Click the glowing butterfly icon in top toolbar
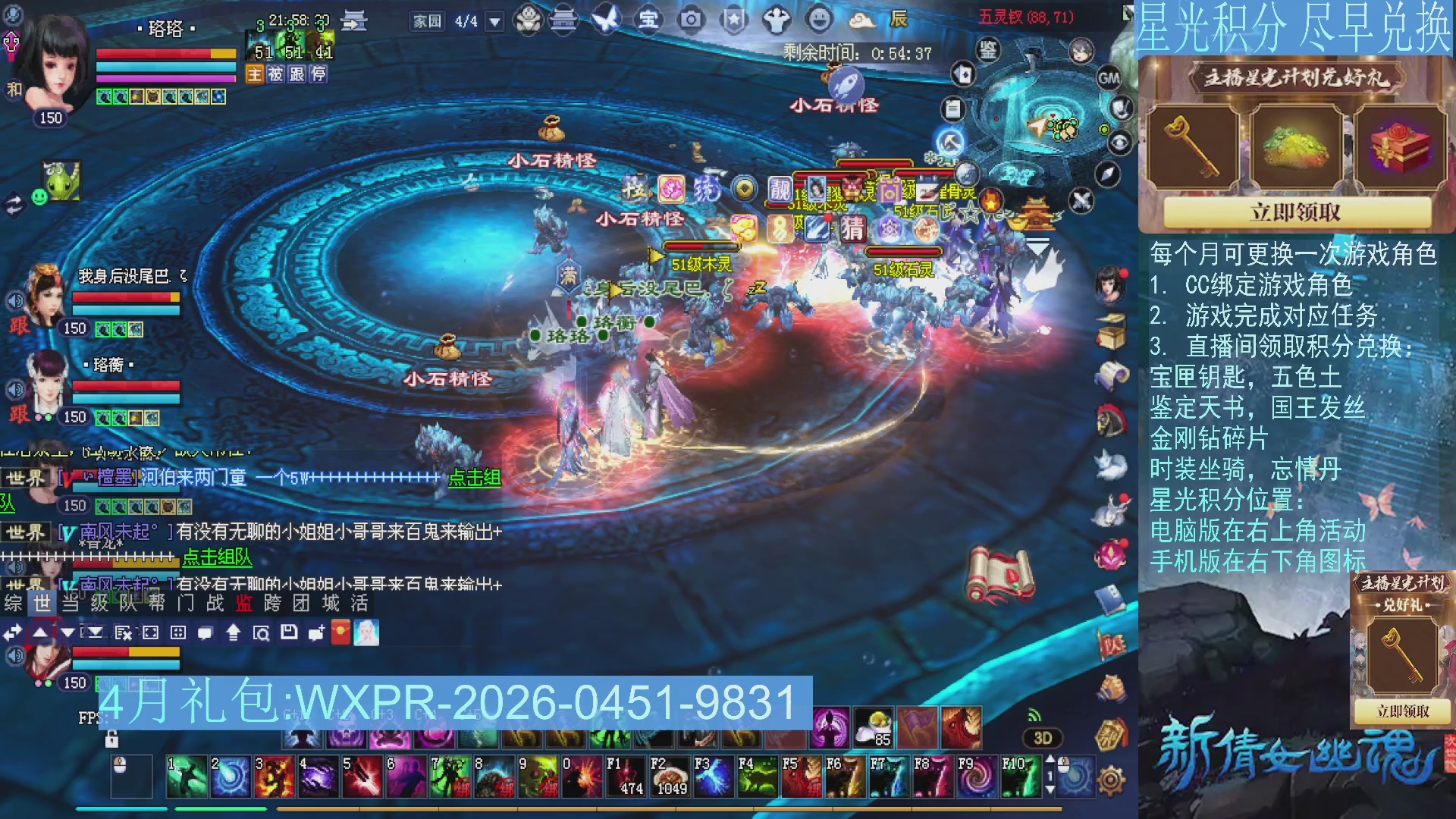The height and width of the screenshot is (819, 1456). click(604, 20)
